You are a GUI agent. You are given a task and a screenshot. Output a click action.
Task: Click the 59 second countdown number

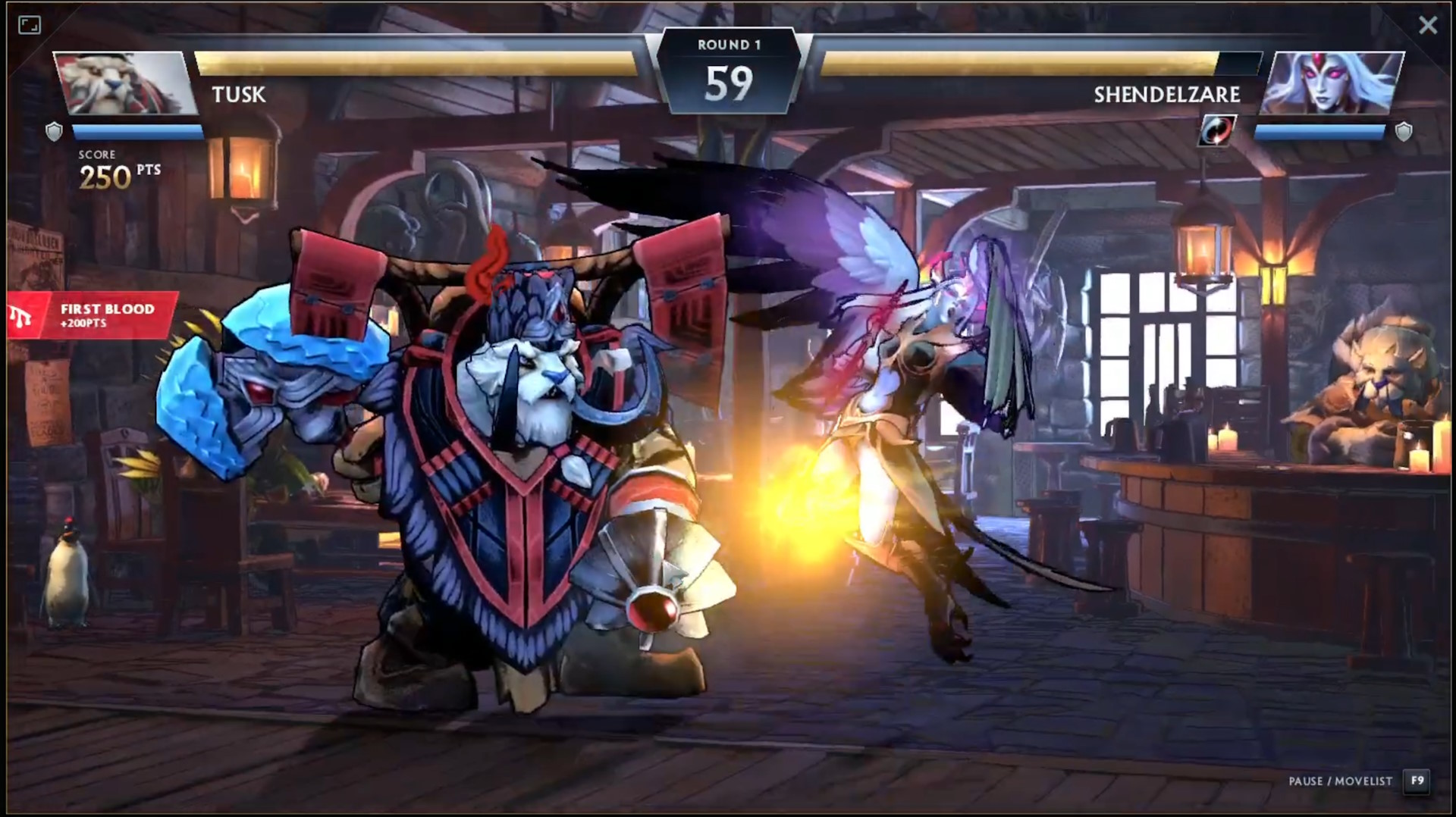(730, 82)
